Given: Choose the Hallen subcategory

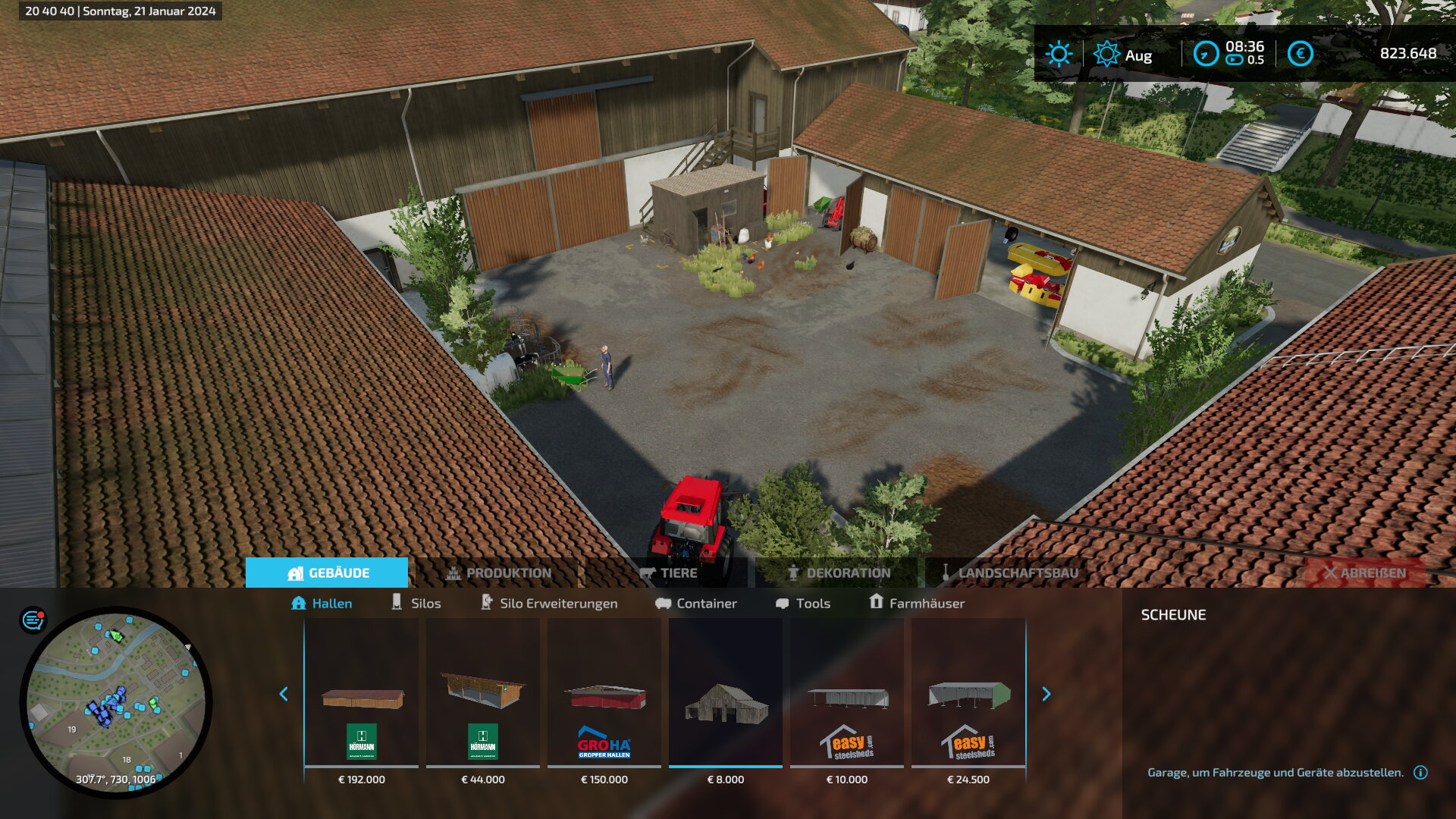Looking at the screenshot, I should [x=322, y=603].
